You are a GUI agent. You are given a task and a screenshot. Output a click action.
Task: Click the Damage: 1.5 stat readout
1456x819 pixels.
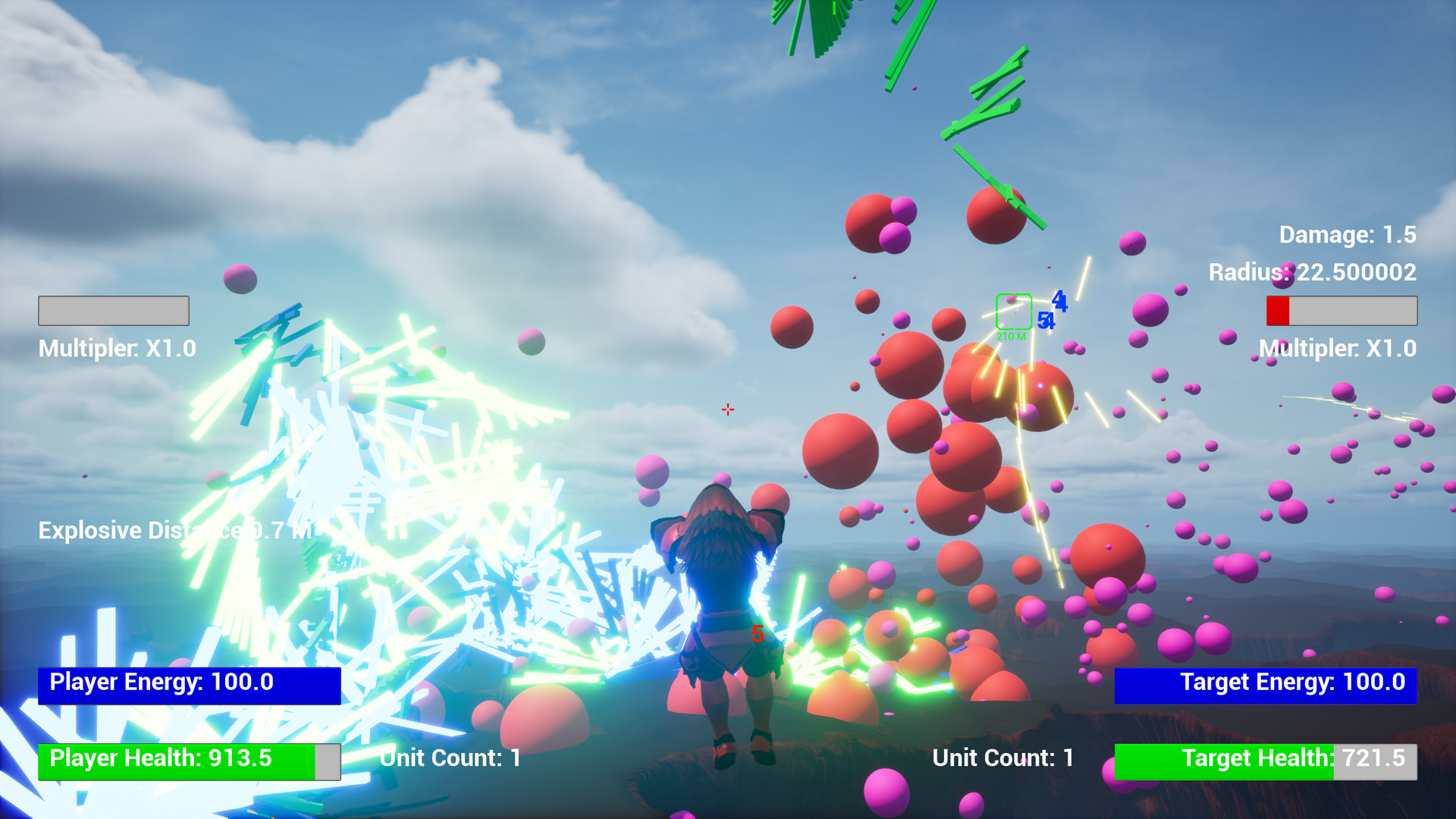[x=1346, y=235]
